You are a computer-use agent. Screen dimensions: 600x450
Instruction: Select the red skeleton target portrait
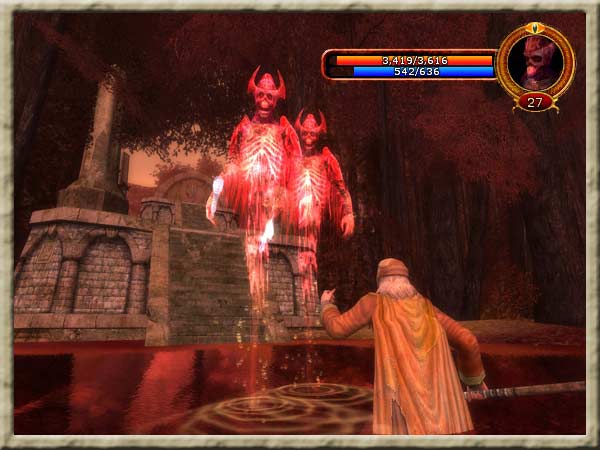(x=535, y=61)
